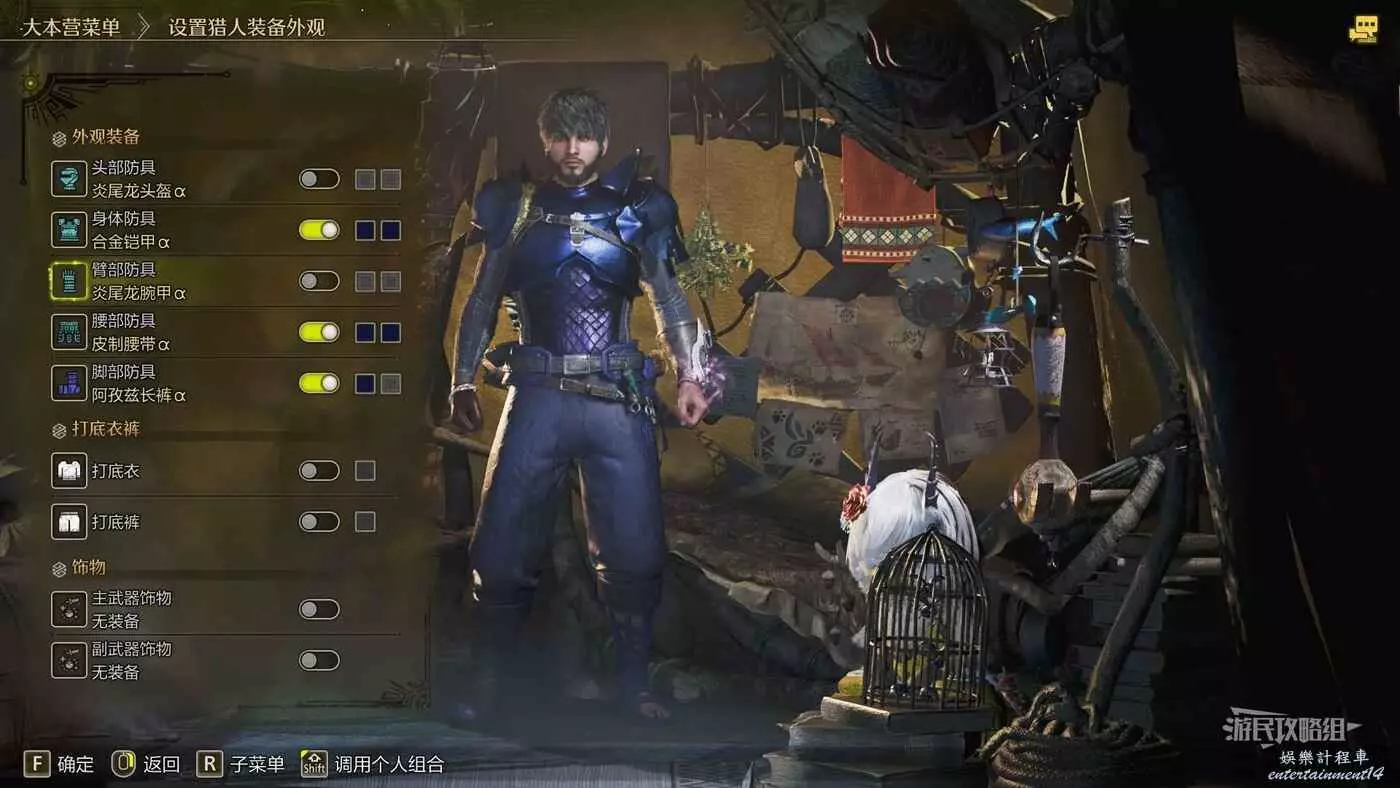Pick first color swatch of 腰部防具

pos(365,332)
